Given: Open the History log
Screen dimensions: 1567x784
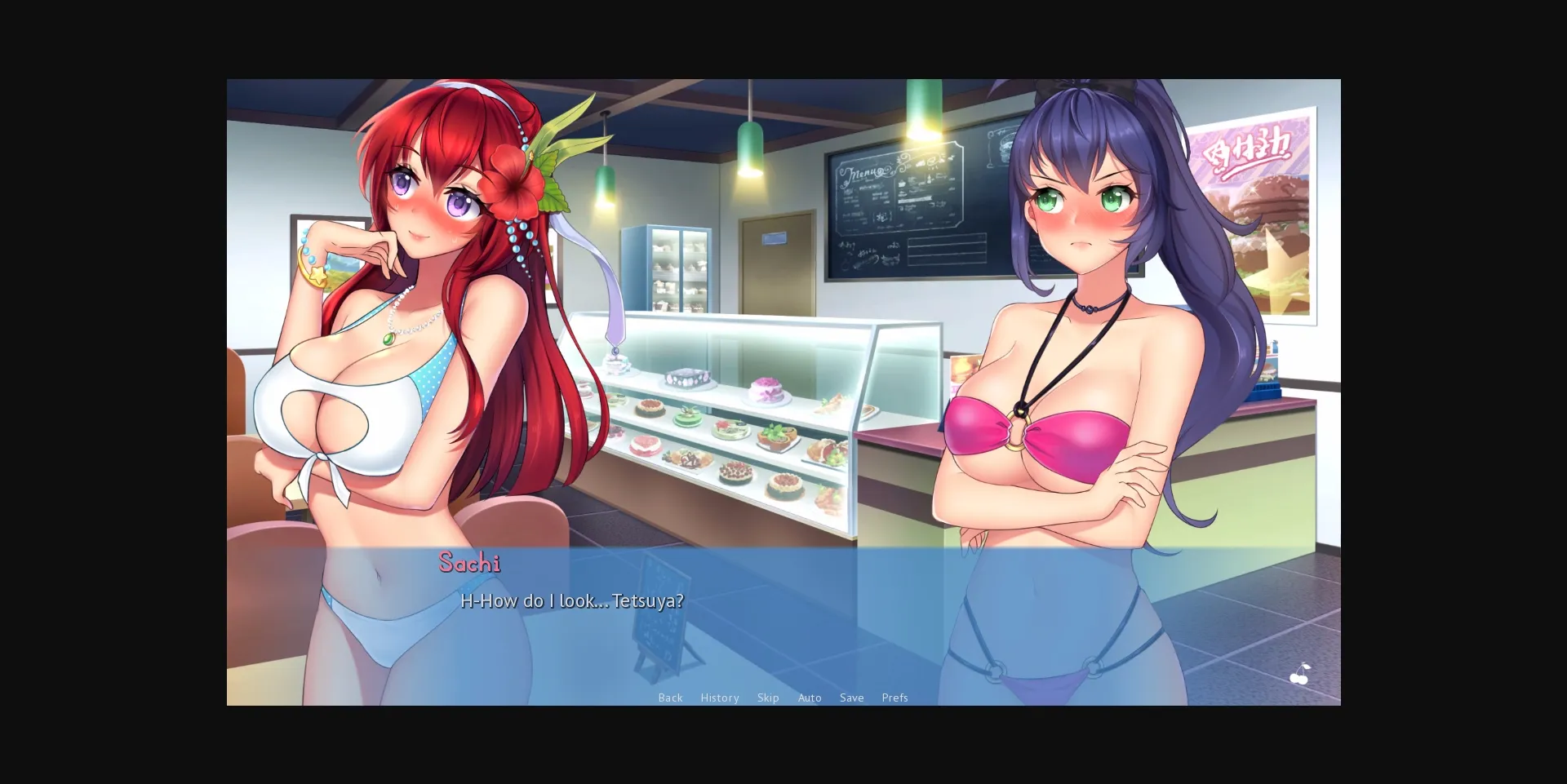Looking at the screenshot, I should pos(719,698).
